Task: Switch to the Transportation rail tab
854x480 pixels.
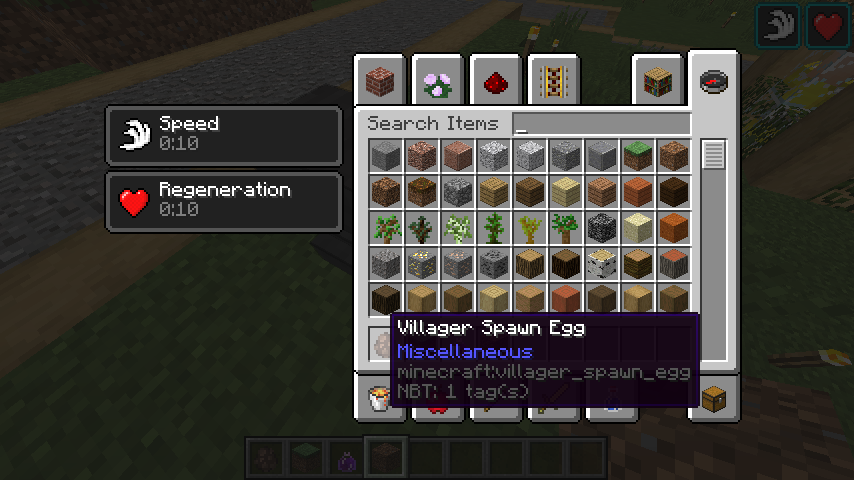Action: [551, 82]
